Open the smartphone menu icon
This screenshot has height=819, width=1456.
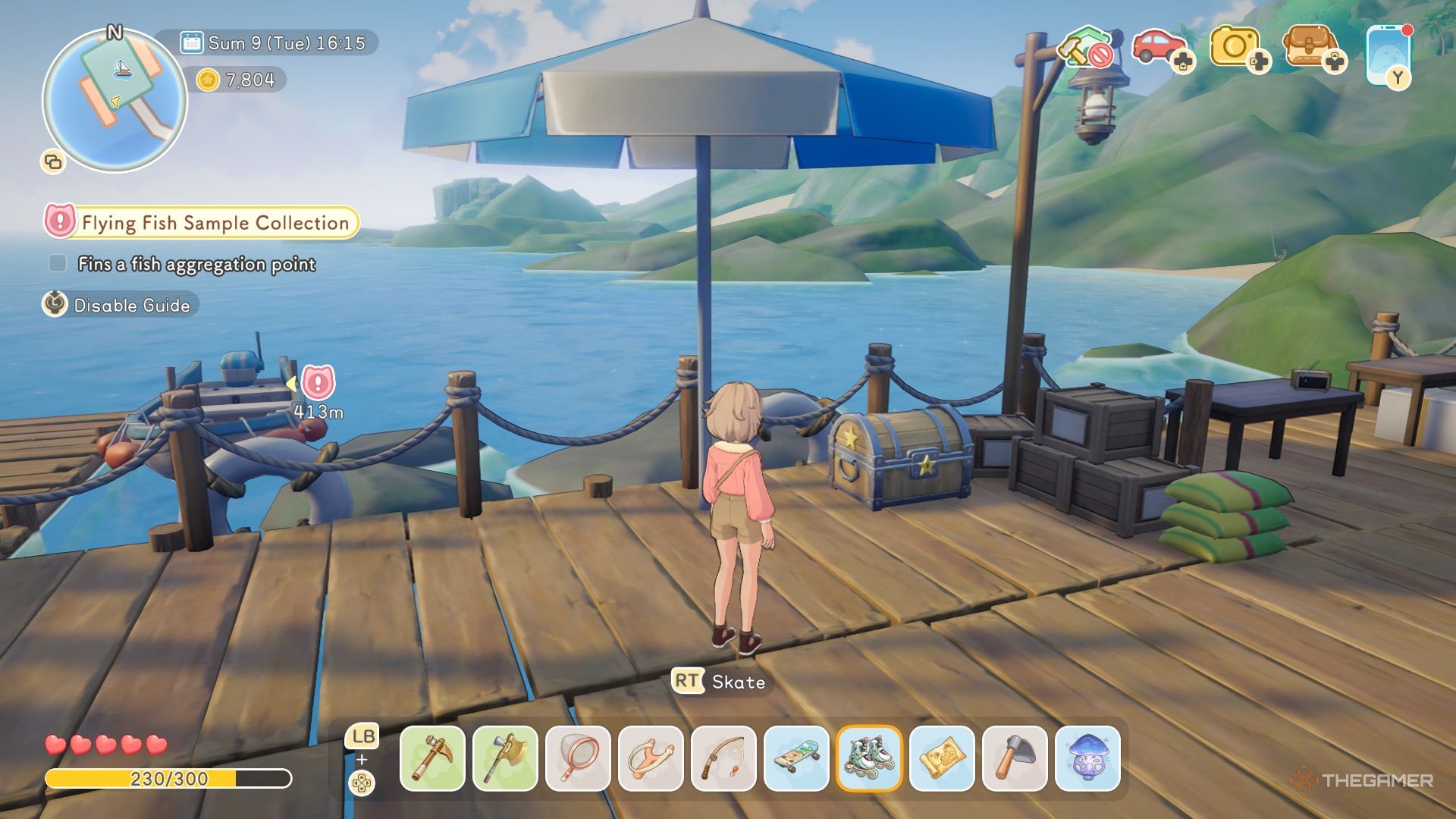(1388, 55)
